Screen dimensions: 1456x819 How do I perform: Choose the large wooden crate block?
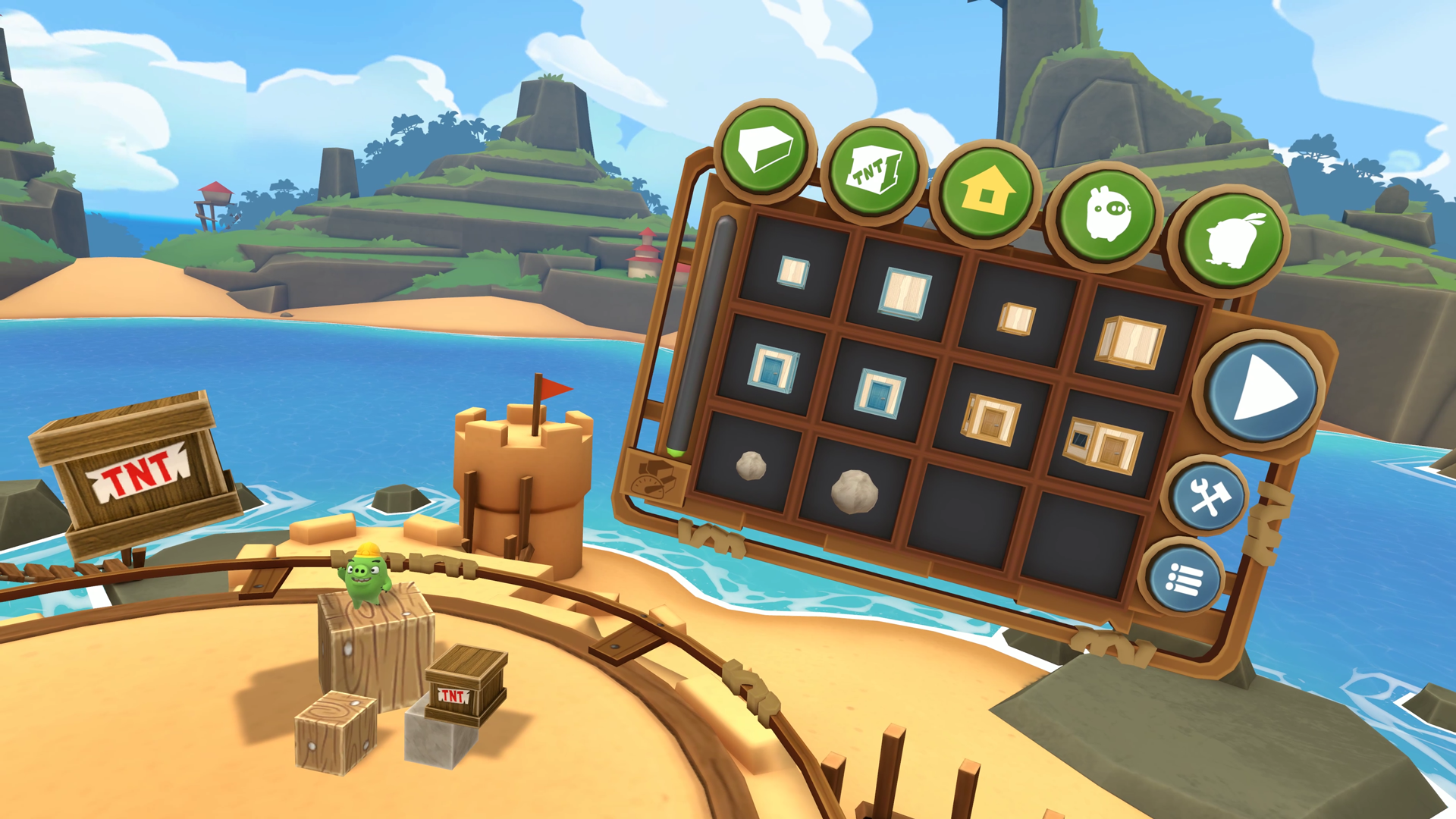(x=1130, y=343)
